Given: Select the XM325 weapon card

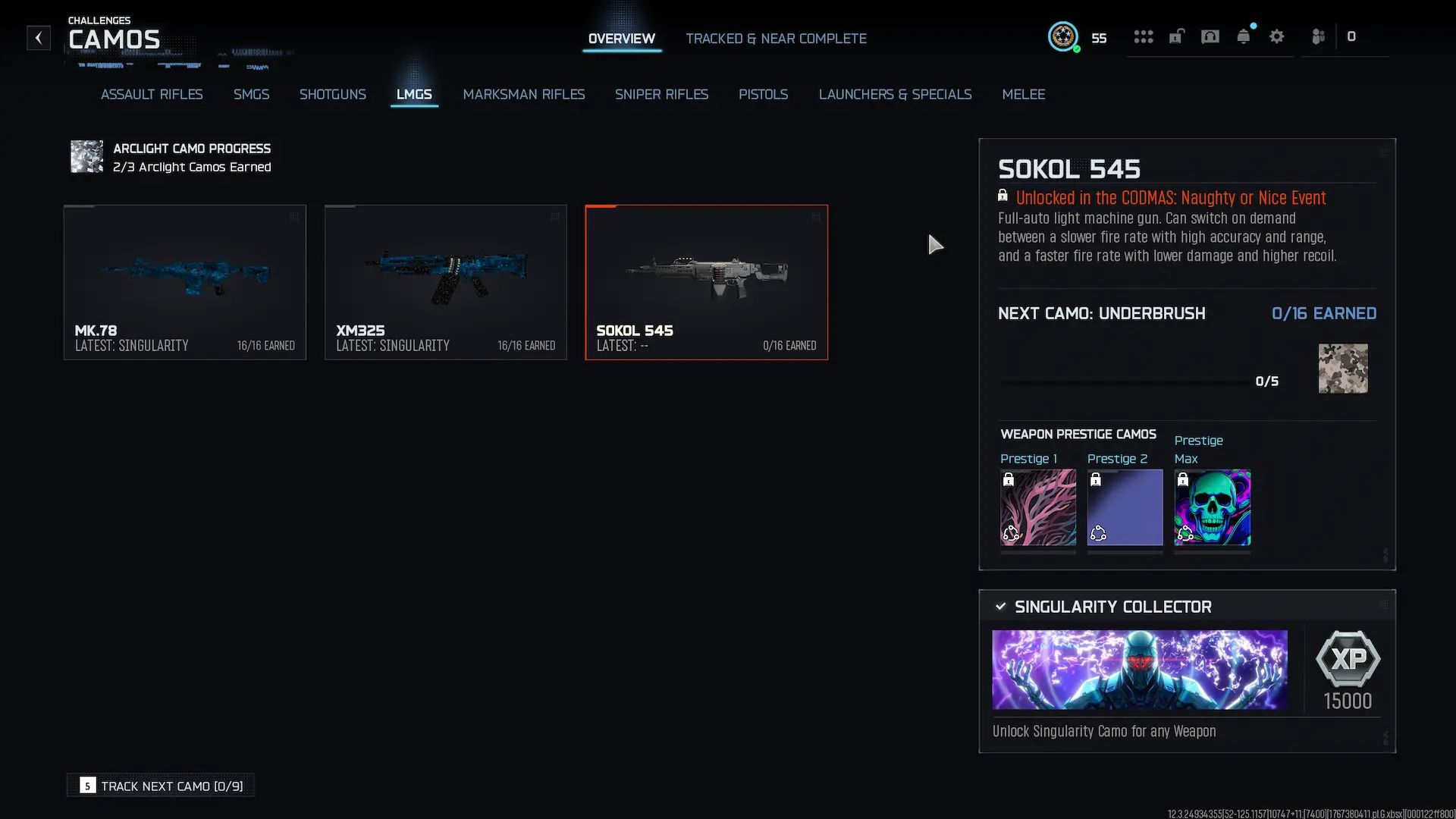Looking at the screenshot, I should pyautogui.click(x=446, y=282).
